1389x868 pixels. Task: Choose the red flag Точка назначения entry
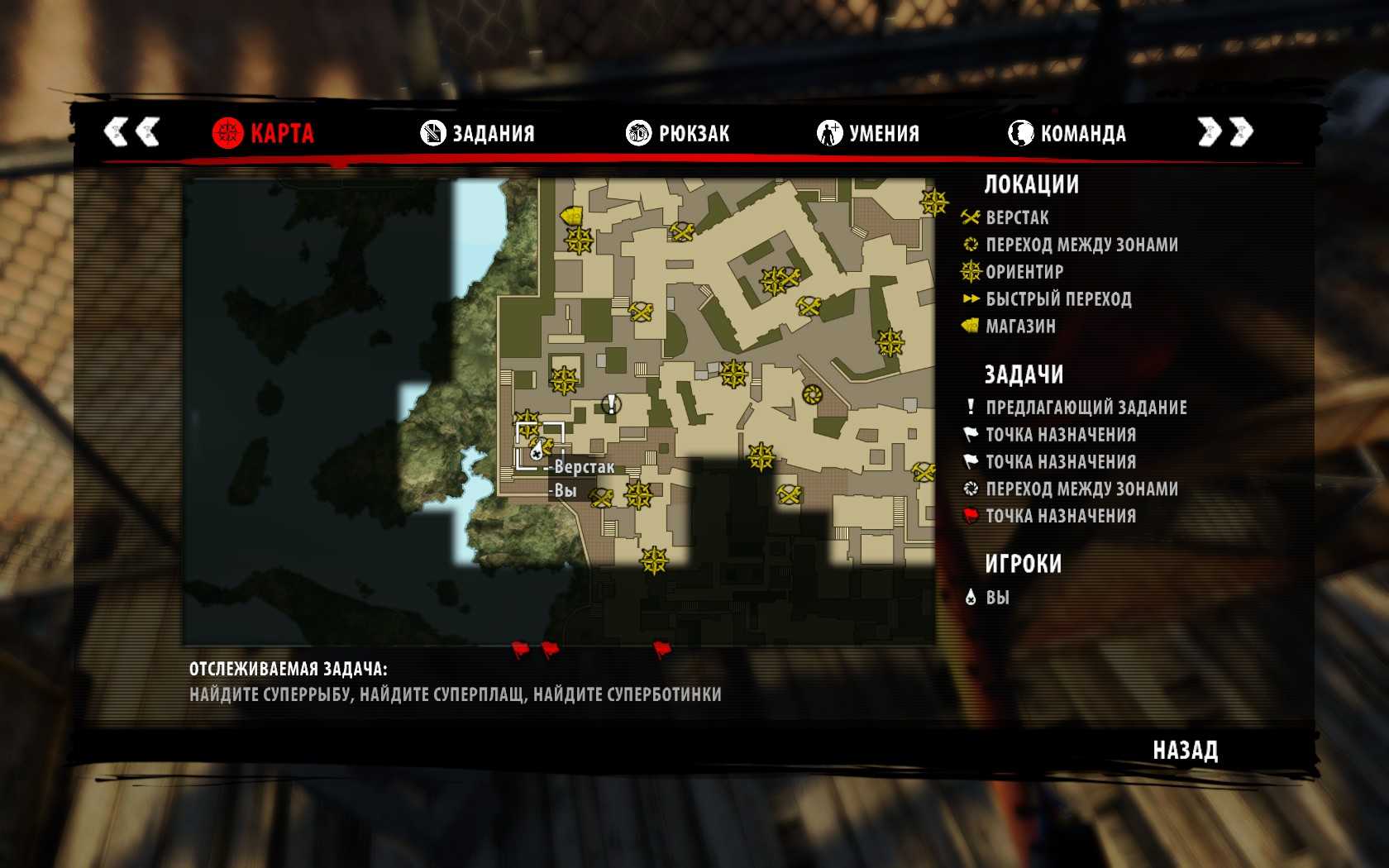1060,516
